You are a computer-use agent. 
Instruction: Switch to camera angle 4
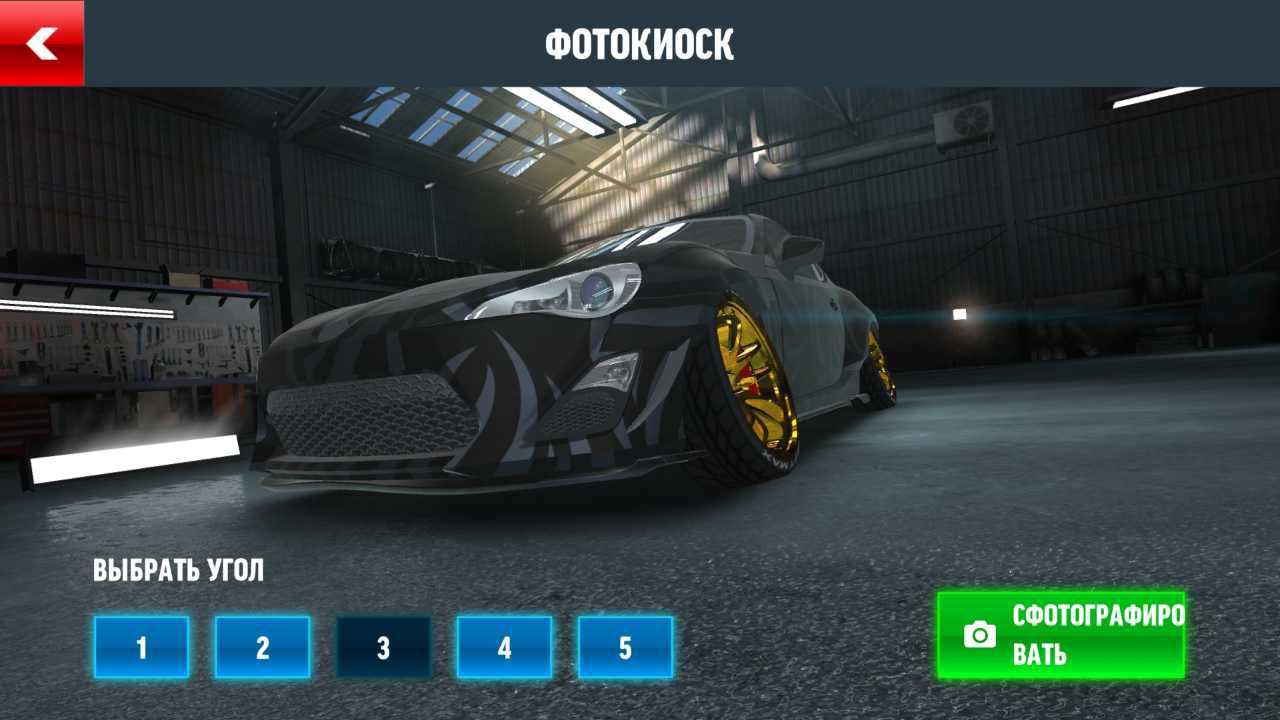504,647
